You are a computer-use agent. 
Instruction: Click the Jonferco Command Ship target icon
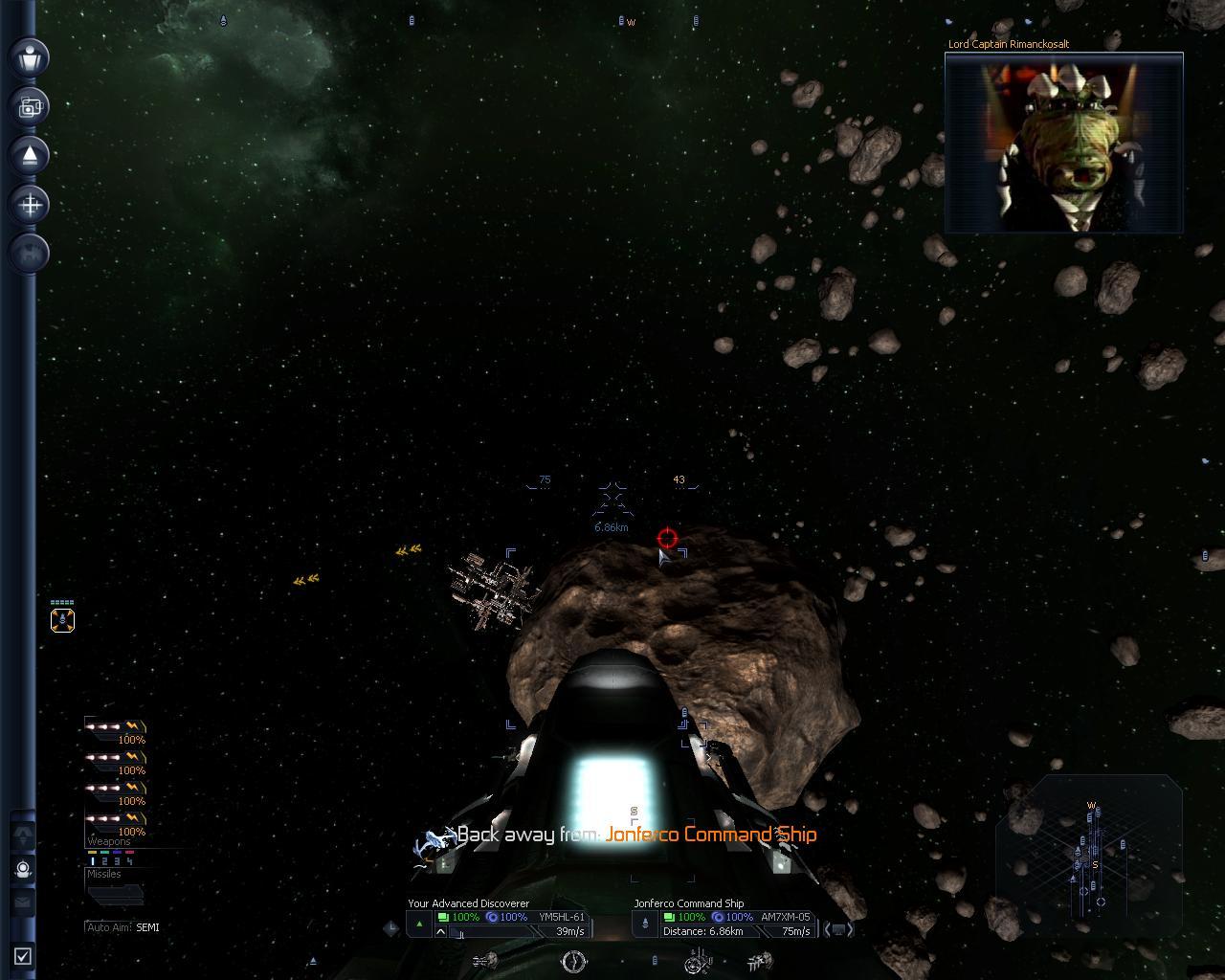coord(645,924)
